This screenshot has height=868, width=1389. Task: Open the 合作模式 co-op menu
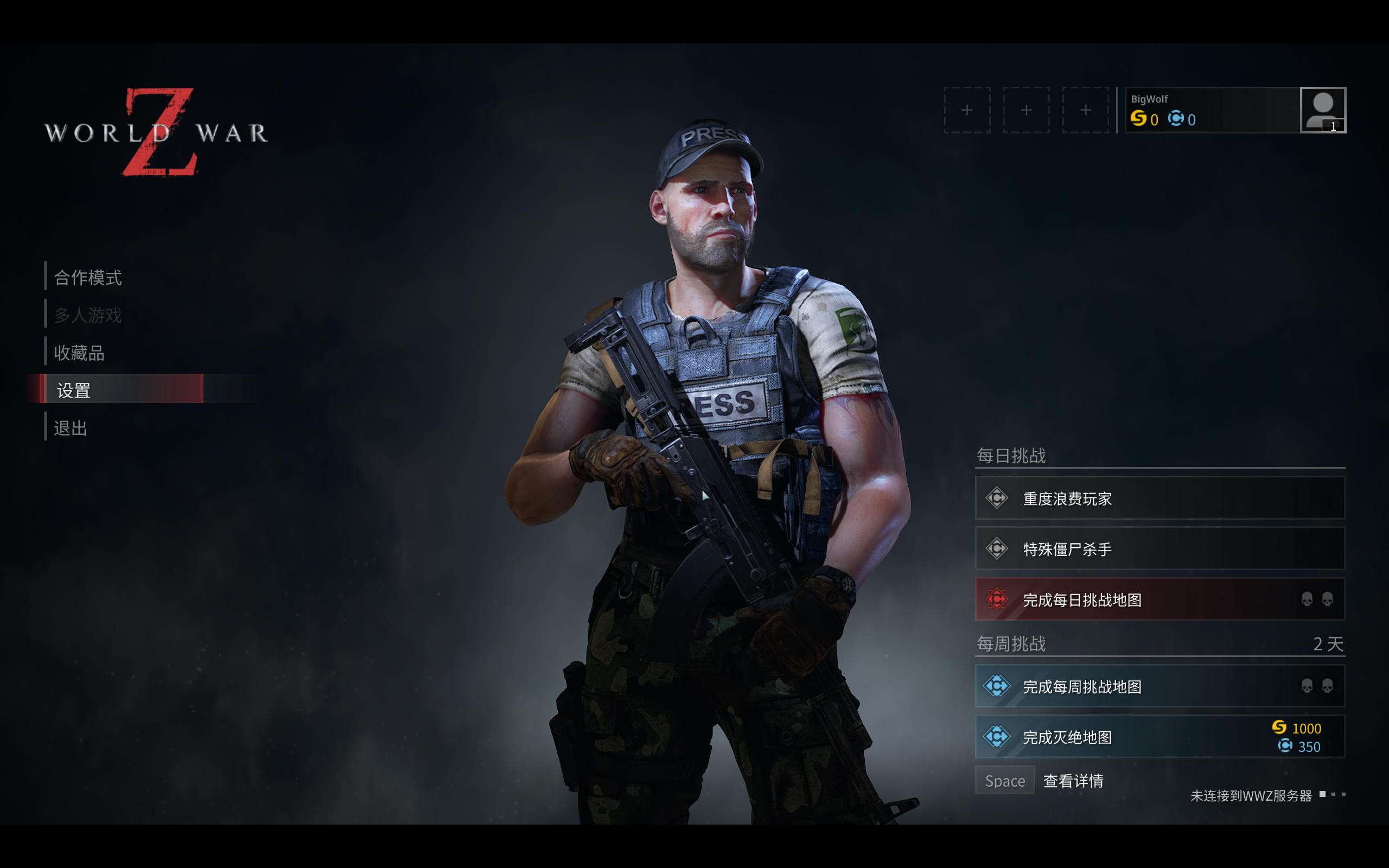[x=88, y=278]
